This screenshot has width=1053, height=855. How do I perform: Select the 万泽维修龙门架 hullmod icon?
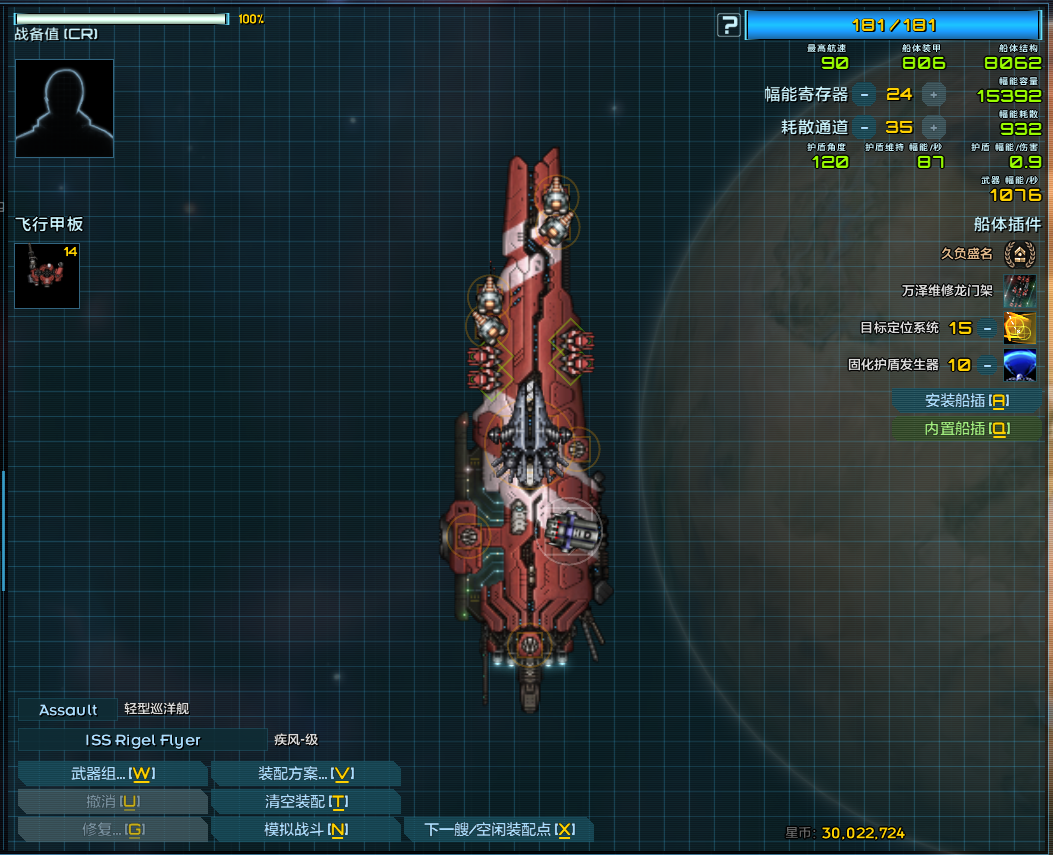(x=1019, y=291)
